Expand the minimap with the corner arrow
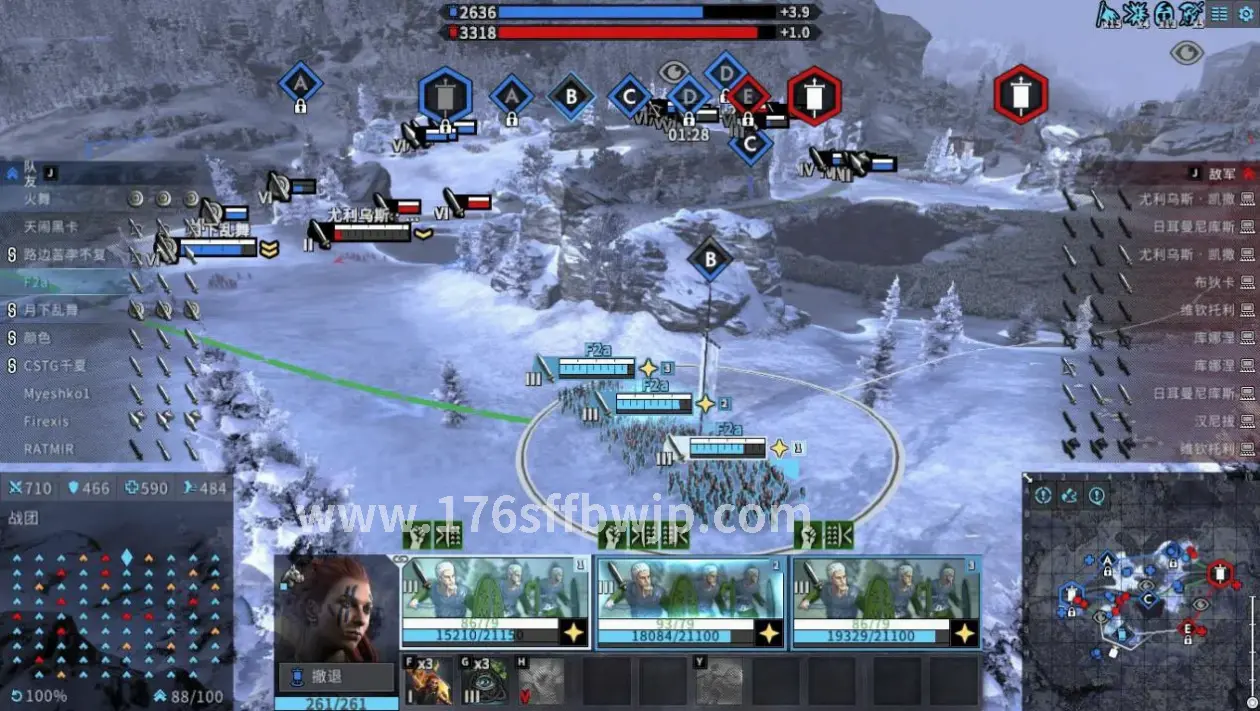The image size is (1260, 711). 1027,478
